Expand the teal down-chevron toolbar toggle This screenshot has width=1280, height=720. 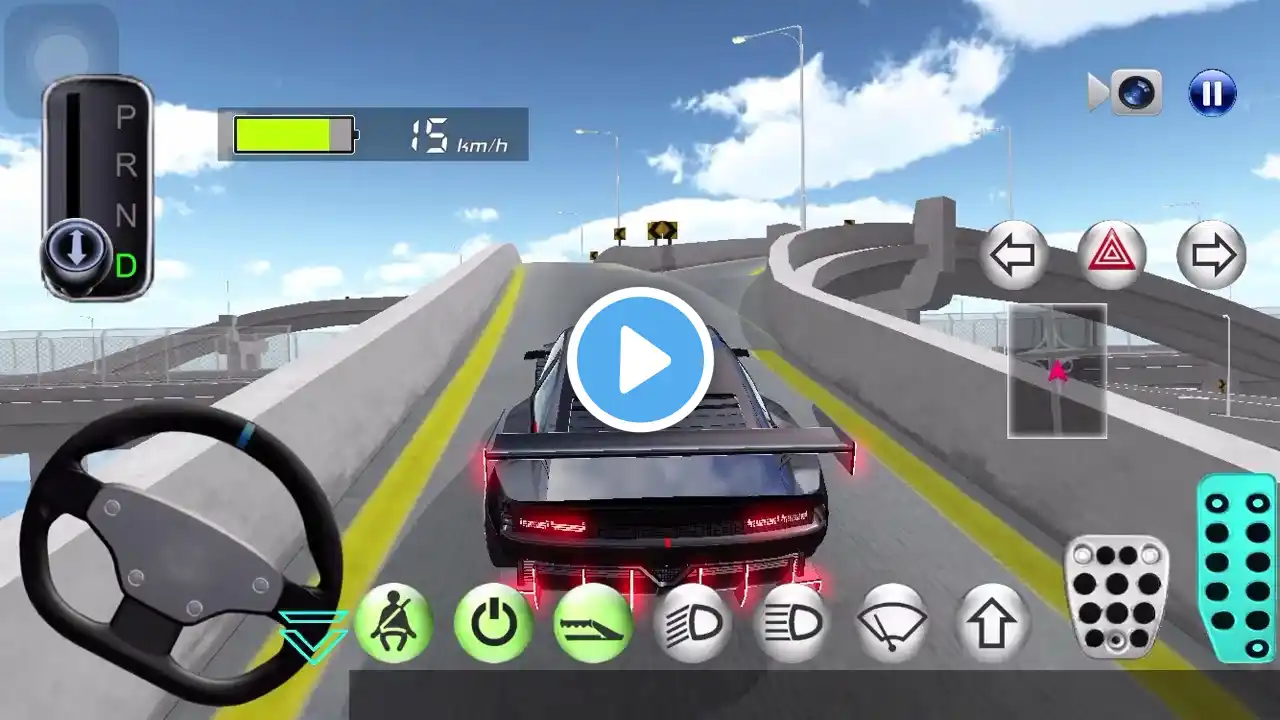click(313, 636)
